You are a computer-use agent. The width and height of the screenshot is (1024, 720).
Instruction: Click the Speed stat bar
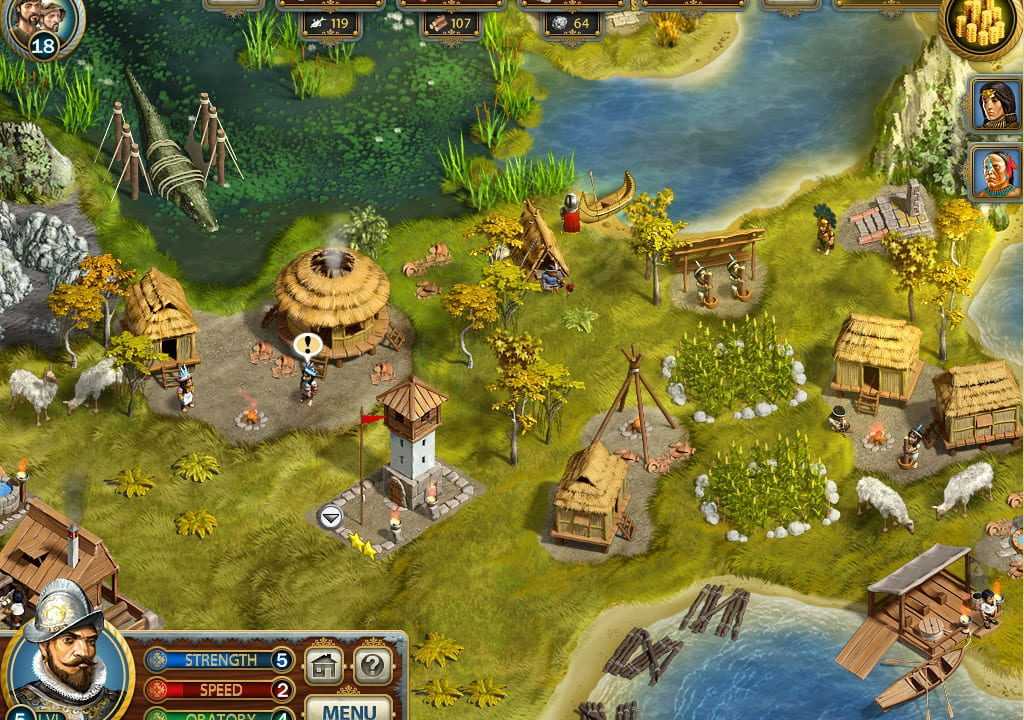tap(220, 690)
